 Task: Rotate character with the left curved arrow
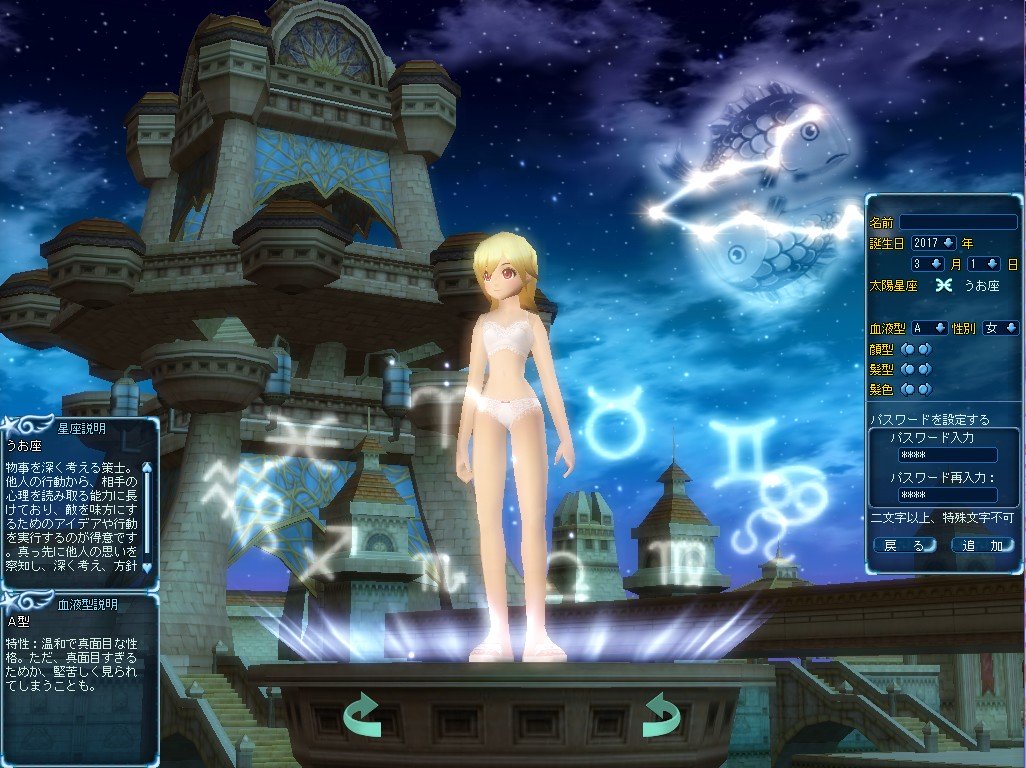coord(361,715)
